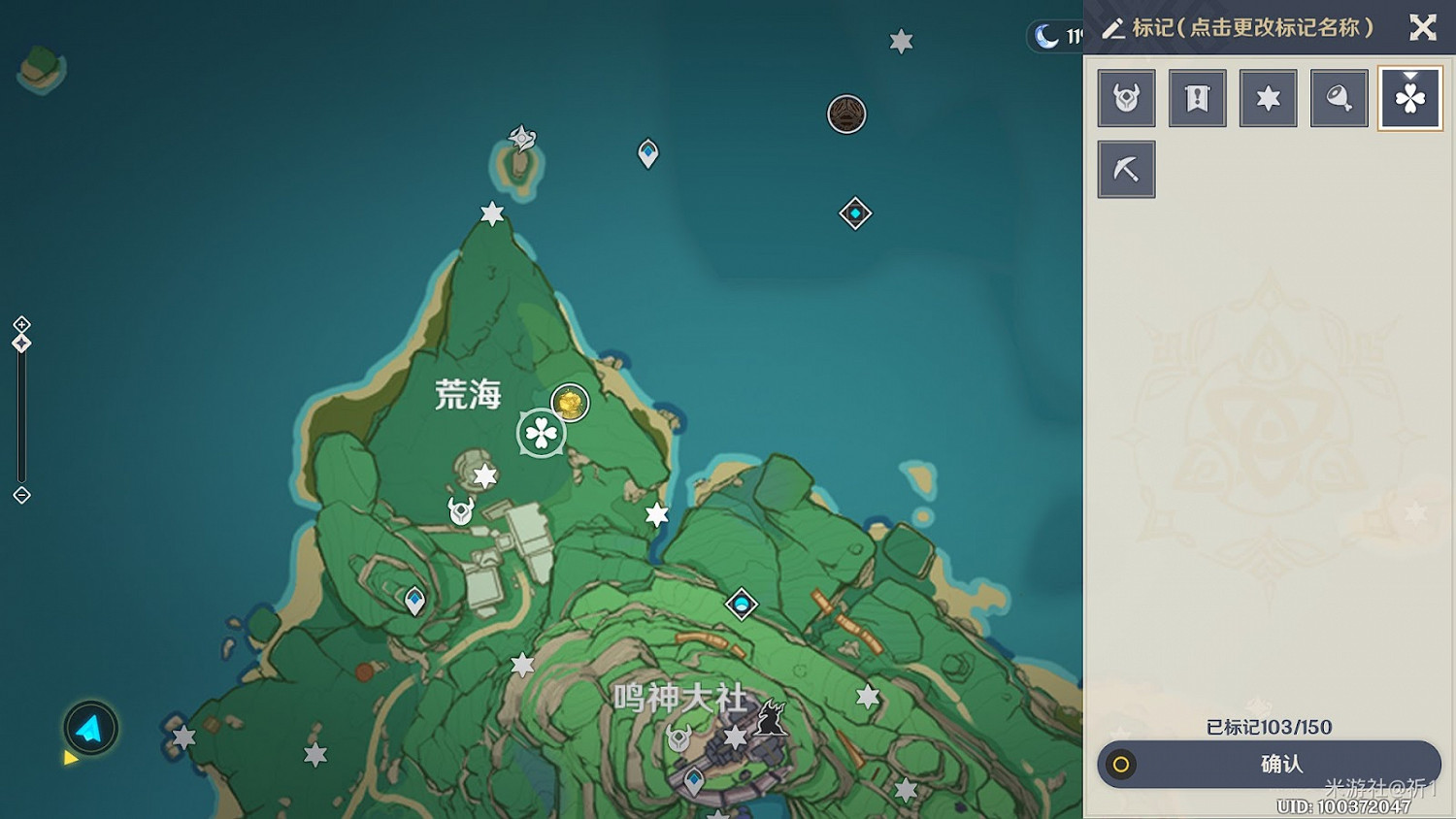The height and width of the screenshot is (819, 1456).
Task: Click the golden event icon beside the clover pin
Action: 569,402
